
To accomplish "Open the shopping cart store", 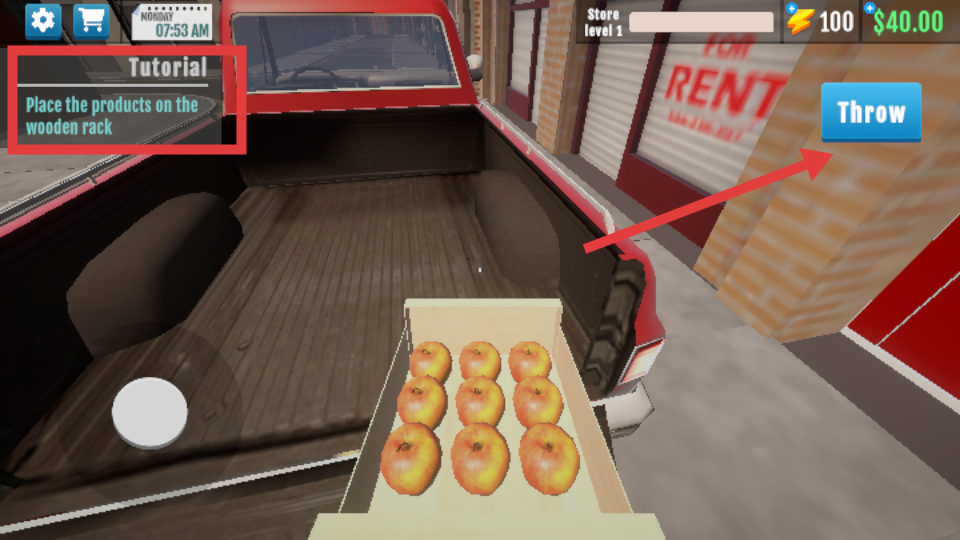I will coord(91,20).
